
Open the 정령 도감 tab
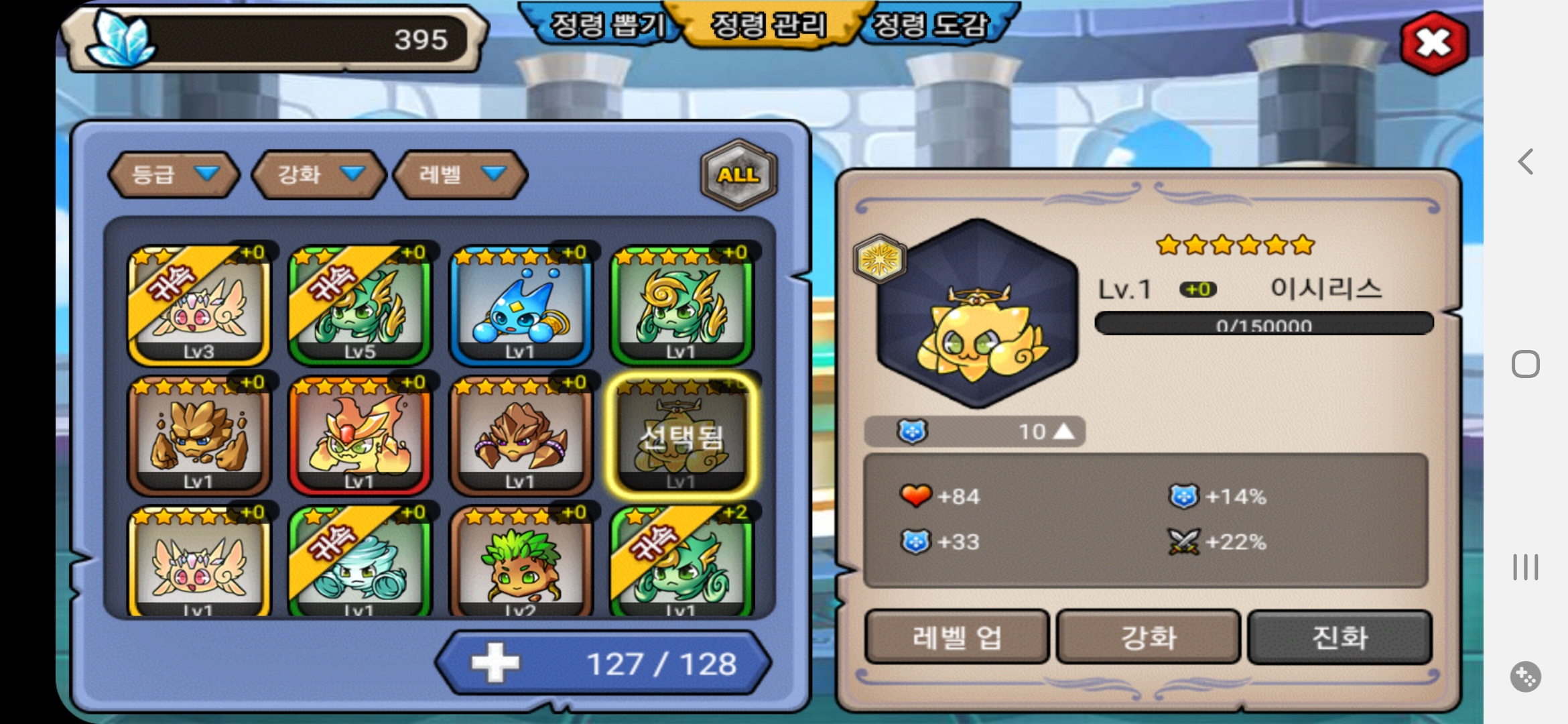[931, 25]
